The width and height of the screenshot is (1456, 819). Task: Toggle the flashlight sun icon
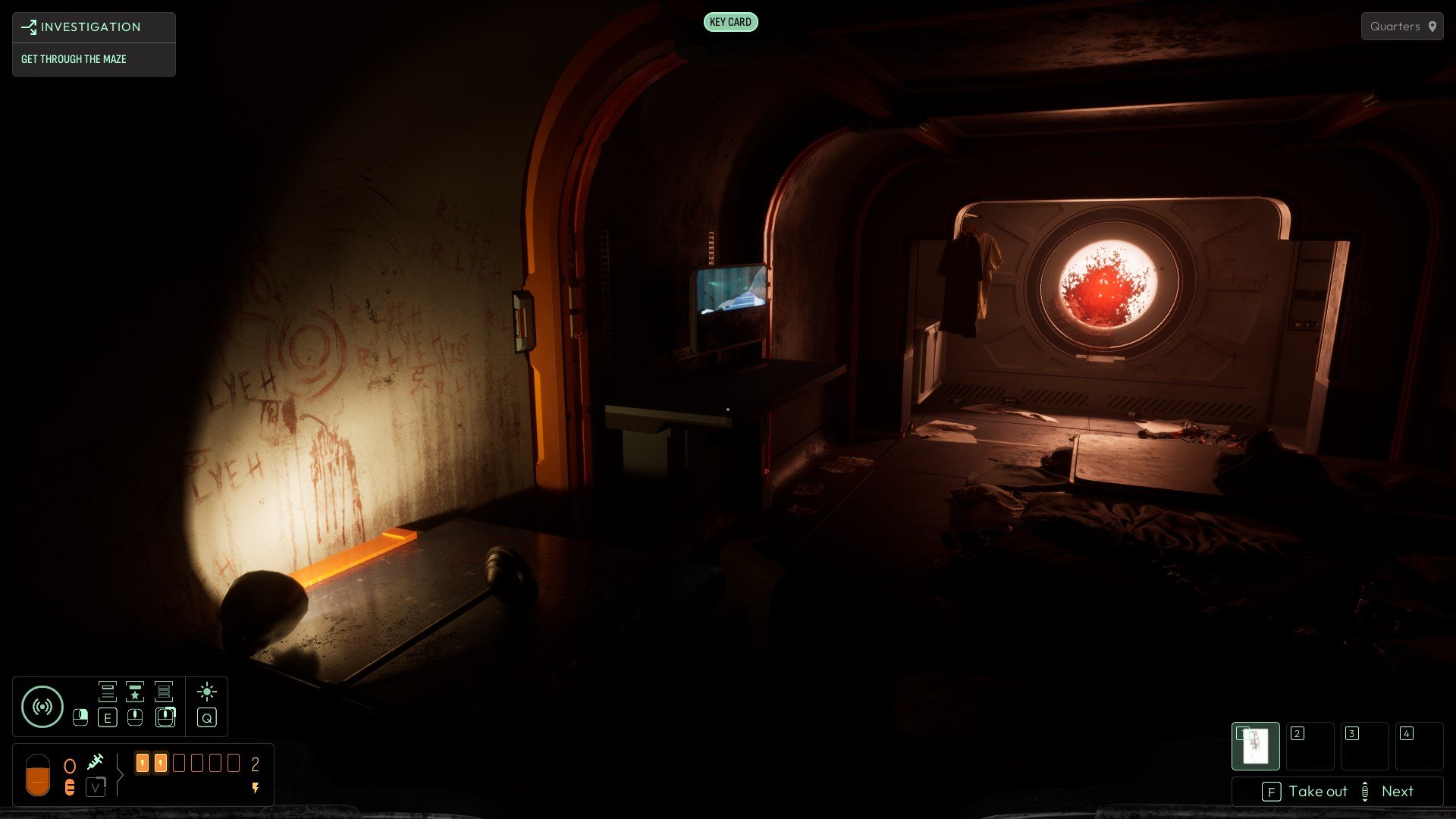(x=206, y=692)
